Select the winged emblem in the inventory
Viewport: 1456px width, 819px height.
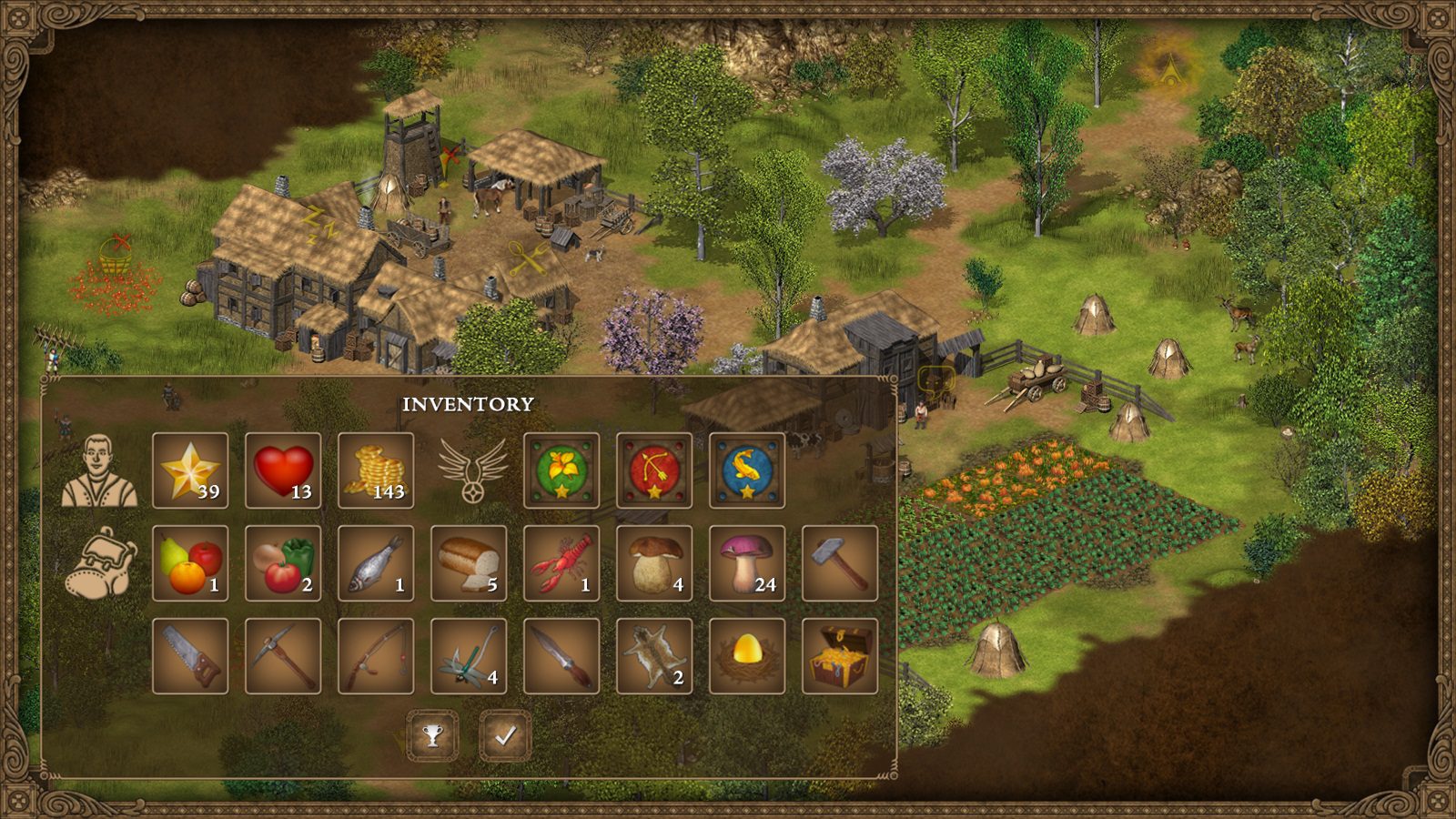(472, 471)
